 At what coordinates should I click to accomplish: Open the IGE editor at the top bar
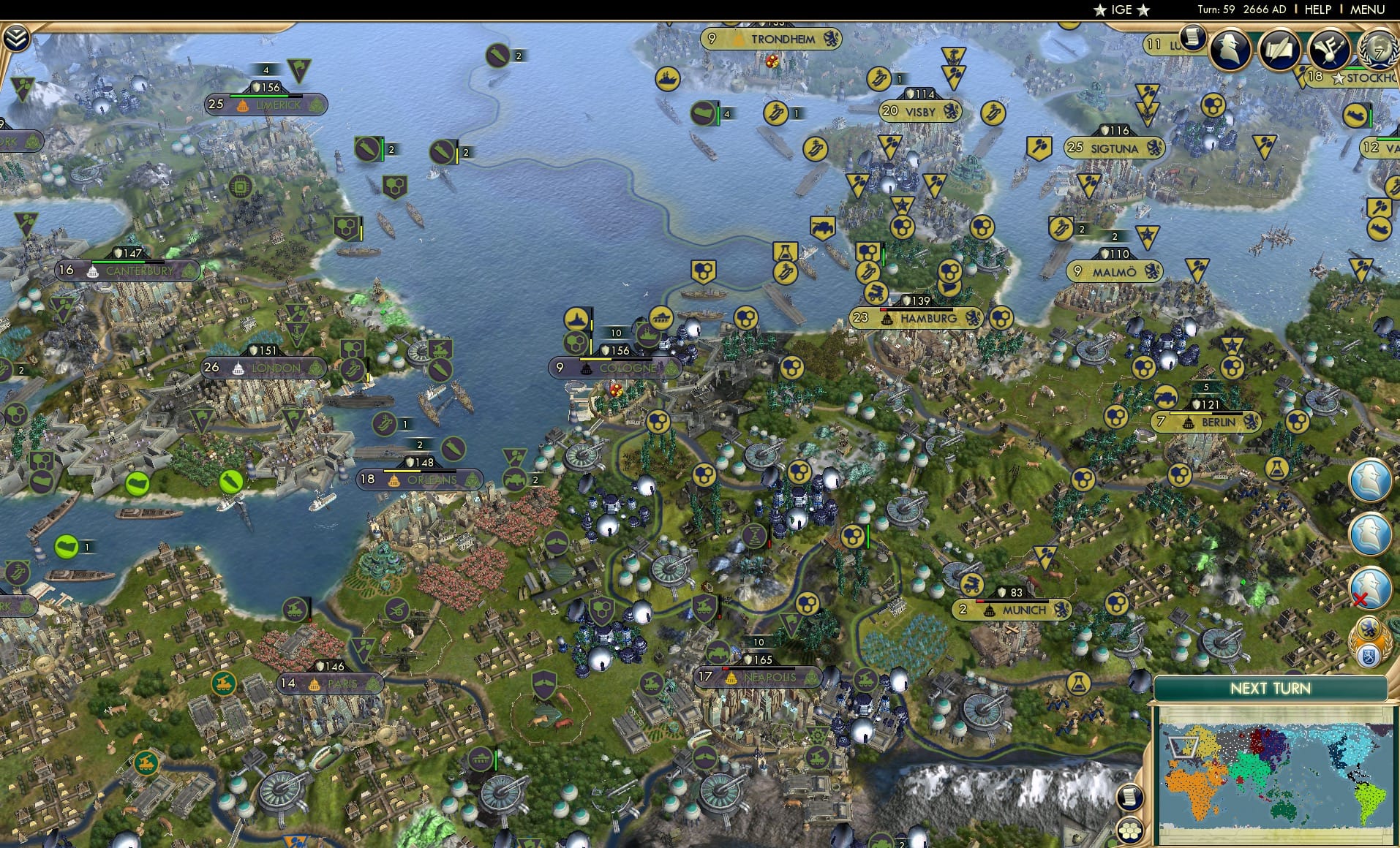(x=1121, y=10)
